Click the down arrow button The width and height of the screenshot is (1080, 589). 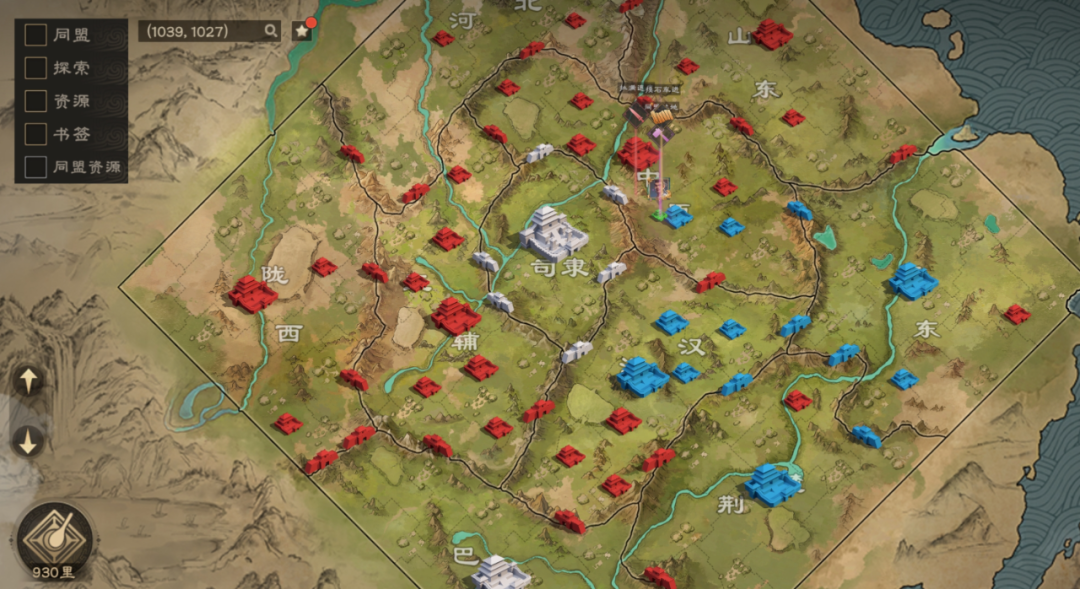[x=28, y=441]
